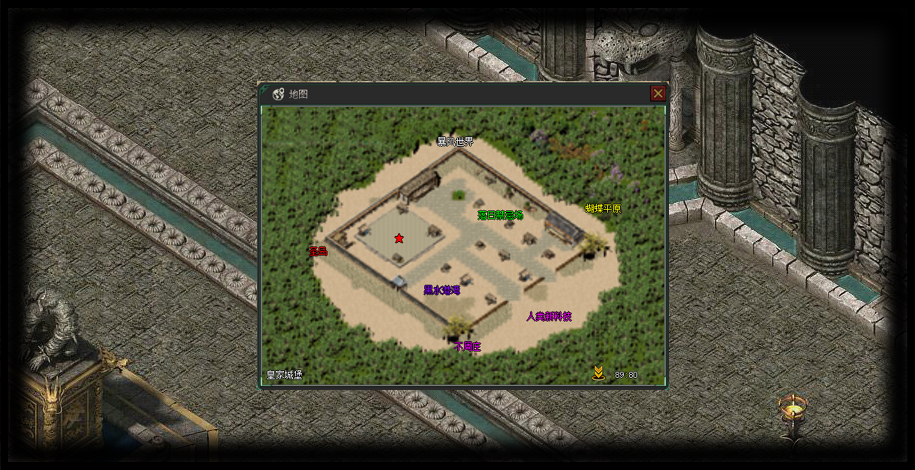Close the 地图 map window

tap(658, 93)
